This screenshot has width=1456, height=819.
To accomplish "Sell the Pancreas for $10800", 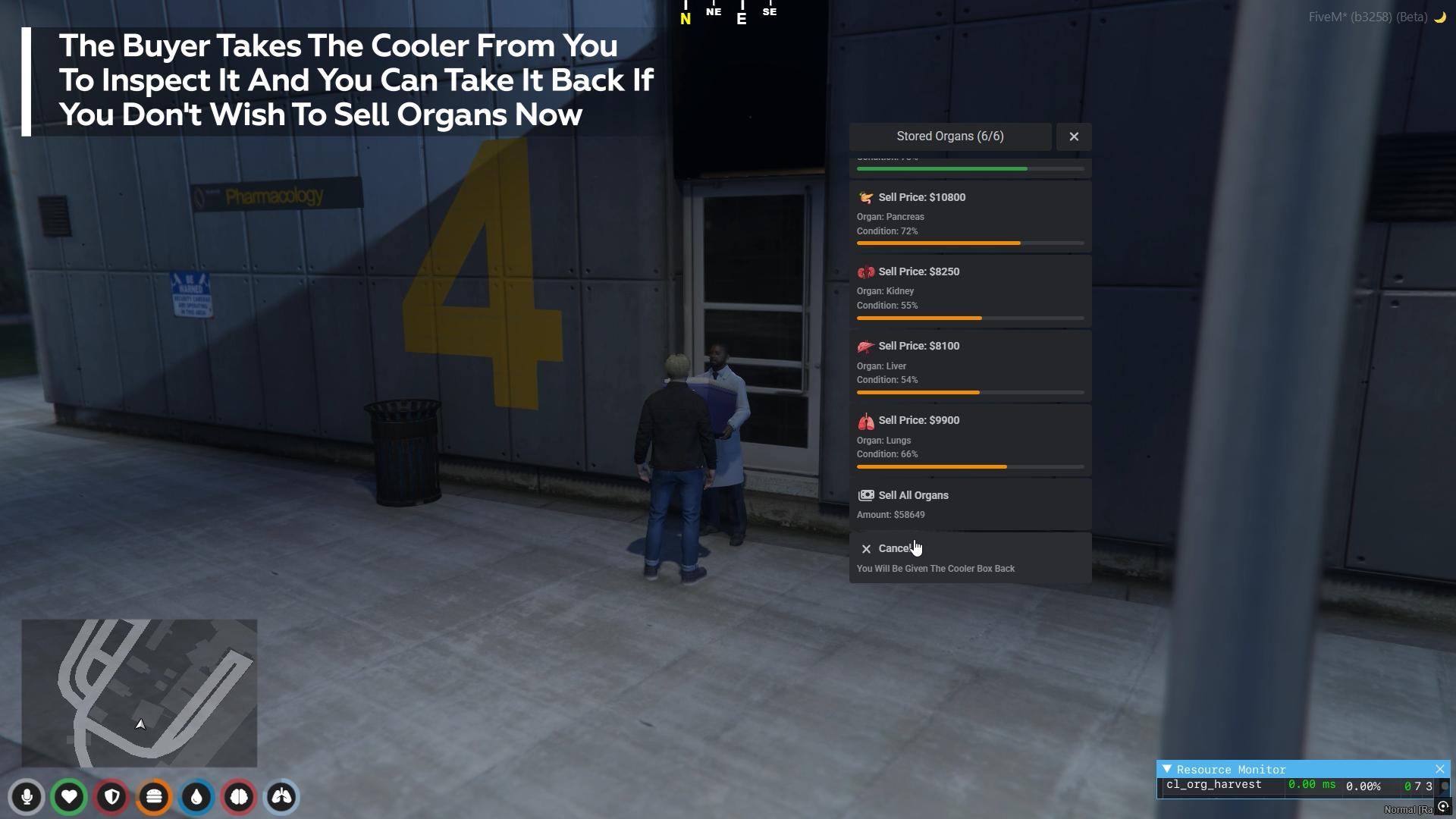I will click(971, 216).
